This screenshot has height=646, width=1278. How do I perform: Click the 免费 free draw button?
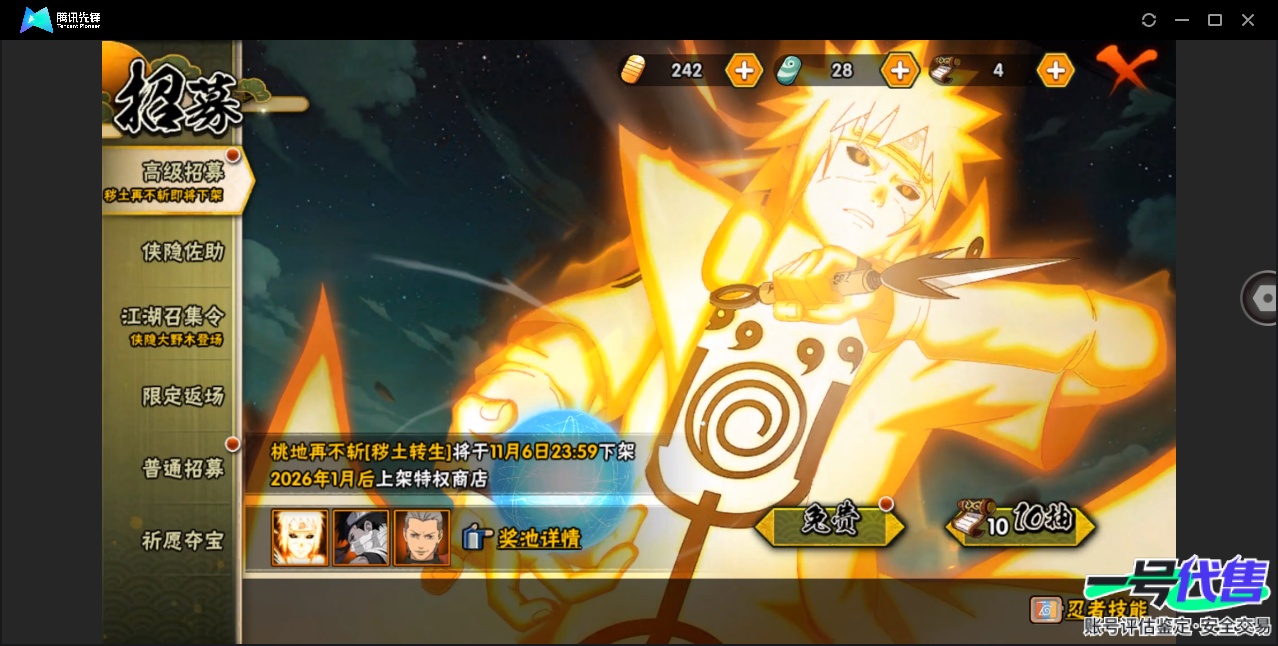coord(829,523)
